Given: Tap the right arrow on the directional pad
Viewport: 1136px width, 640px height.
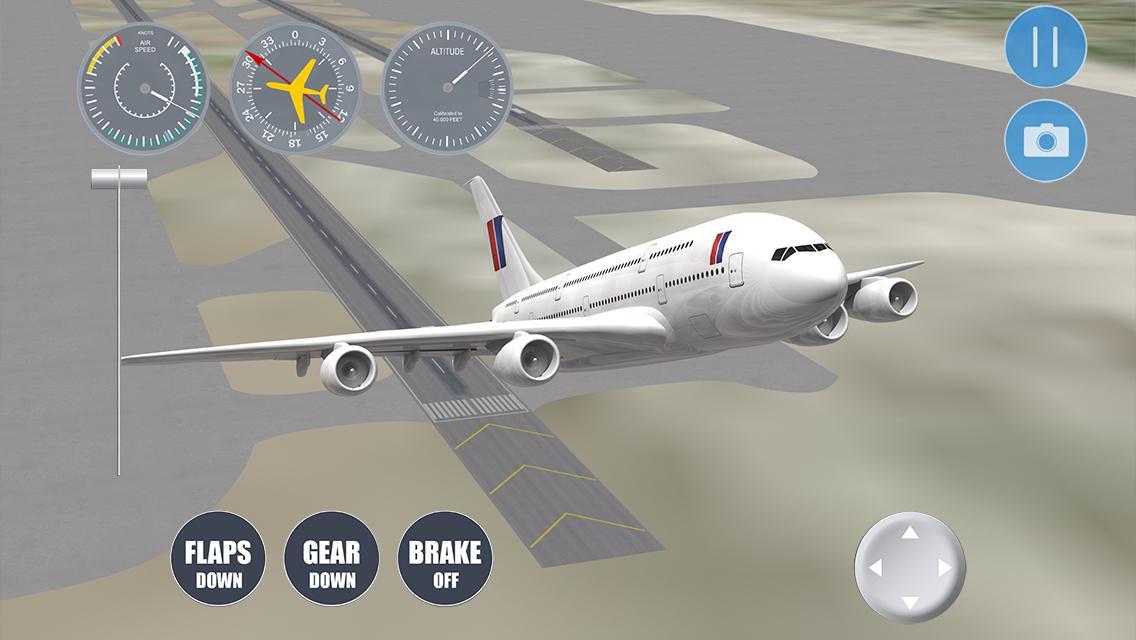Looking at the screenshot, I should click(x=945, y=568).
